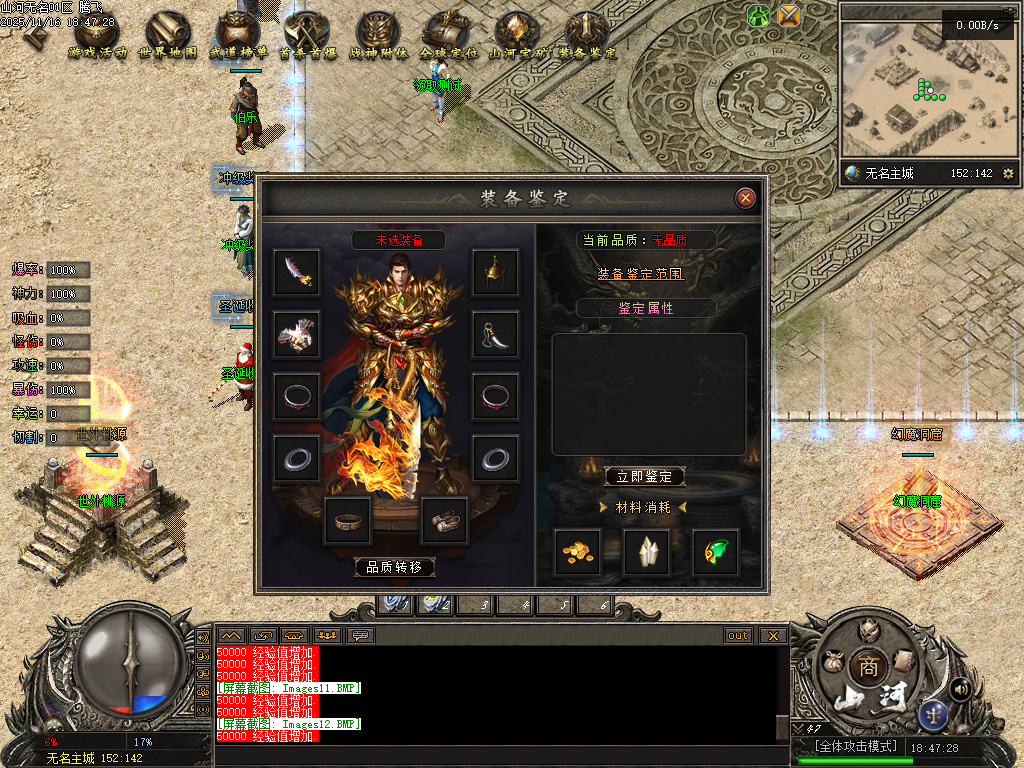Select the belt equipment slot
Viewport: 1024px width, 768px height.
click(348, 521)
